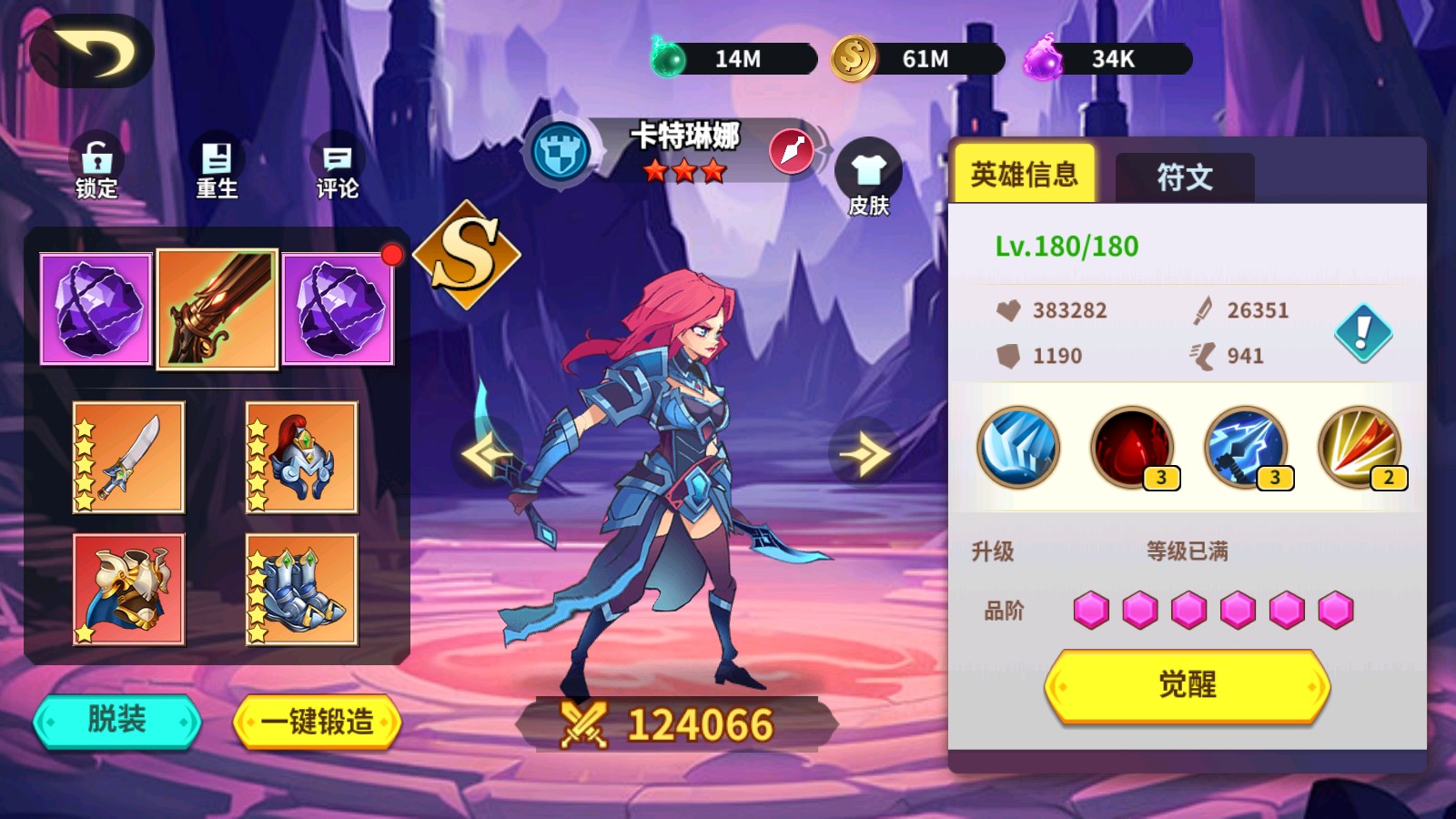The width and height of the screenshot is (1456, 819).
Task: Open the 英雄信息 hero info tab
Action: click(x=1024, y=175)
